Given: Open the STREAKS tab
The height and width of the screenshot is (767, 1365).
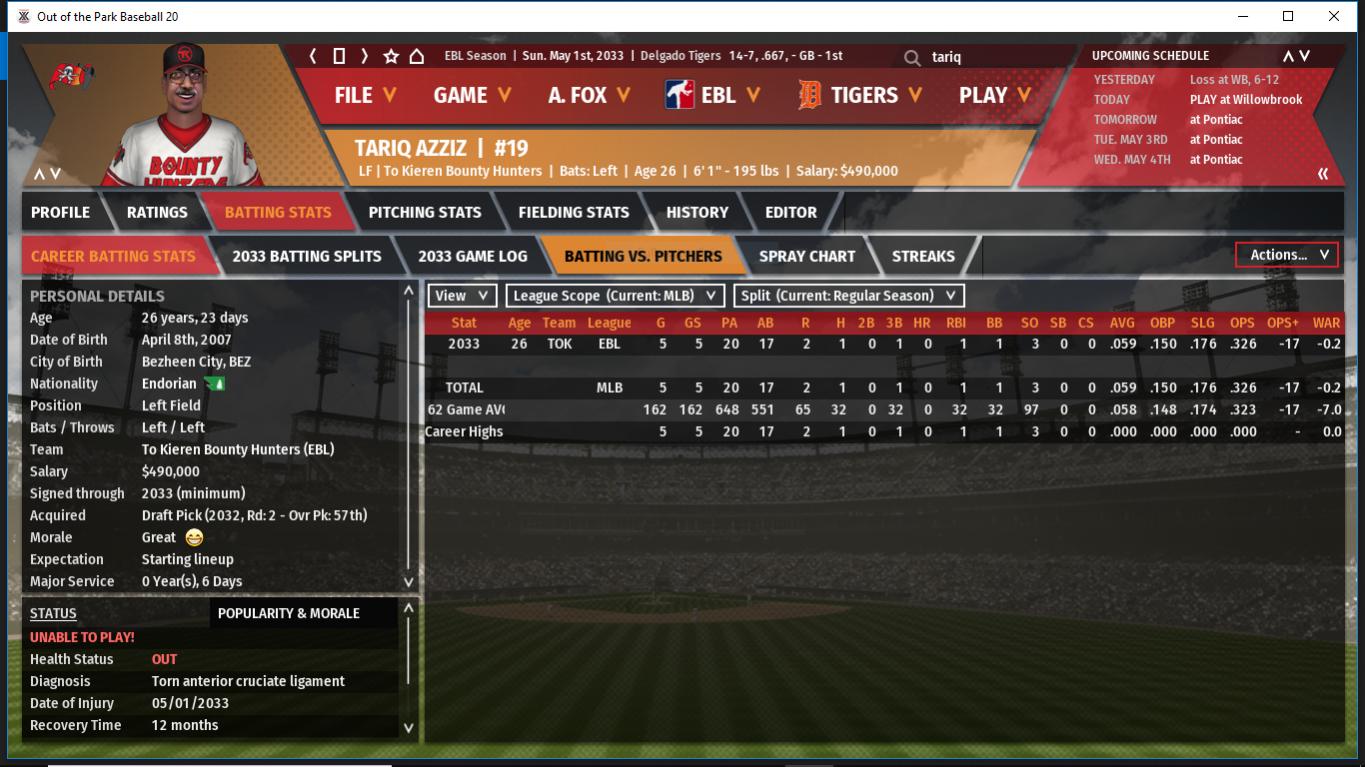Looking at the screenshot, I should click(923, 256).
